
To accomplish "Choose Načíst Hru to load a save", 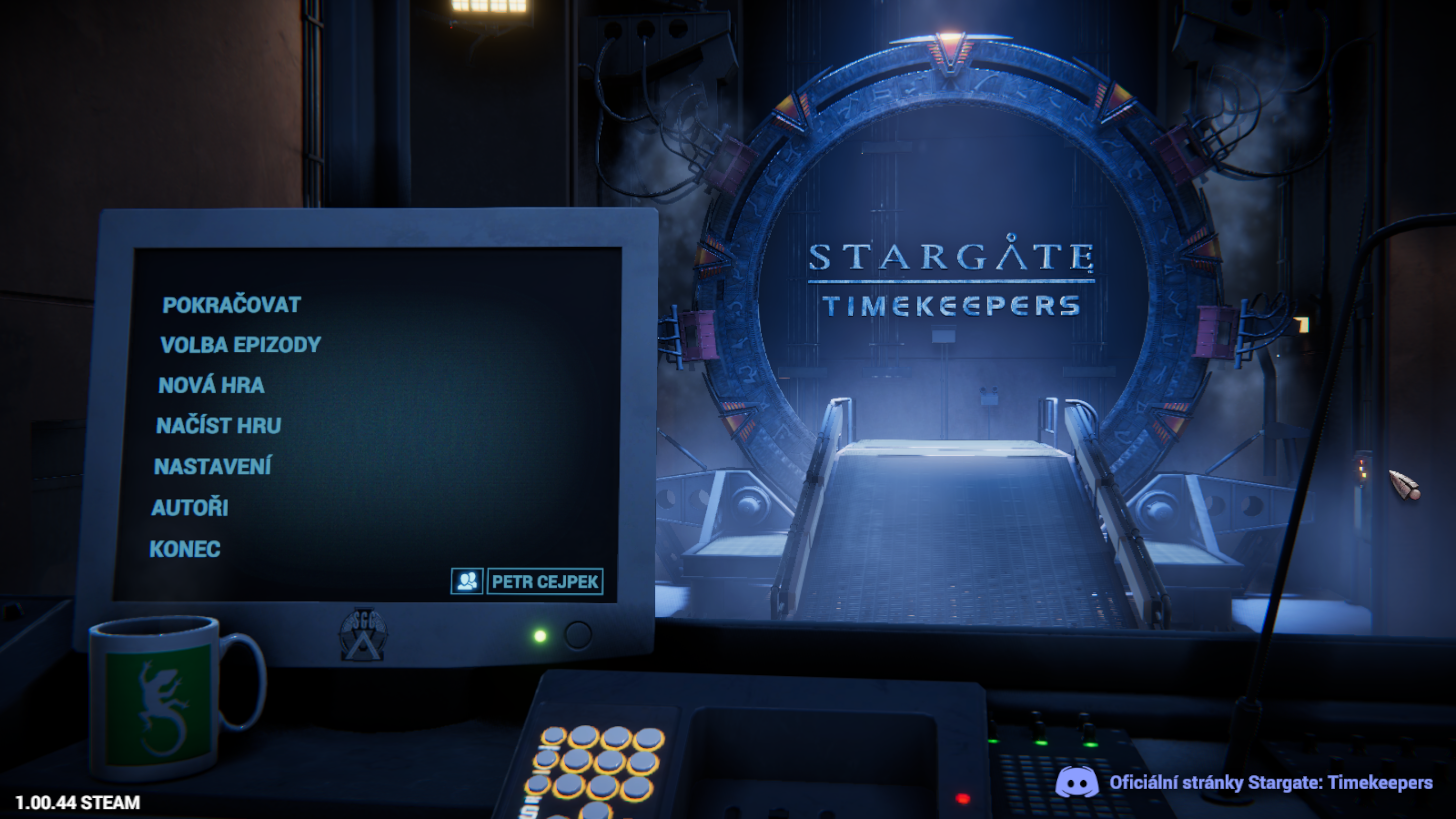I will coord(218,426).
